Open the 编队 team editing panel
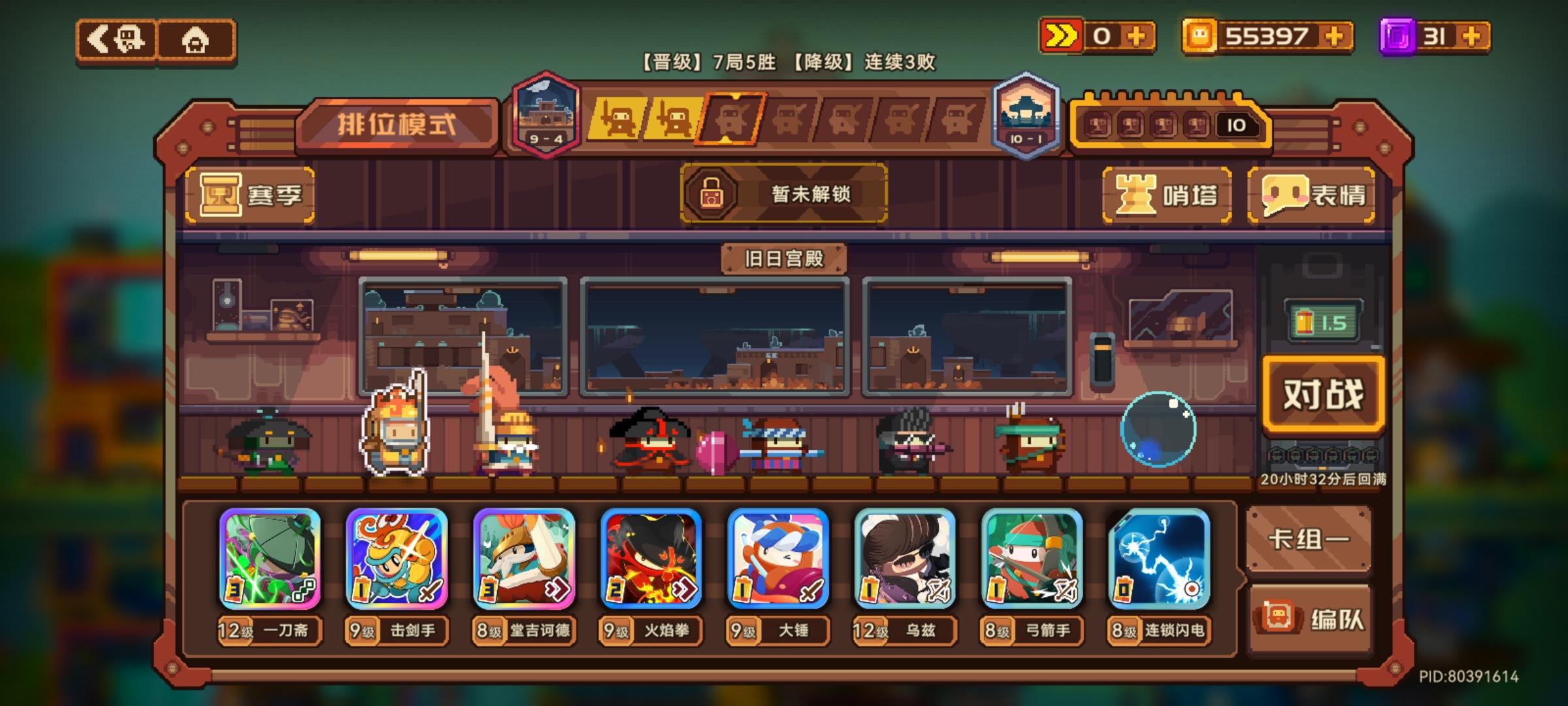This screenshot has height=706, width=1568. pos(1309,615)
